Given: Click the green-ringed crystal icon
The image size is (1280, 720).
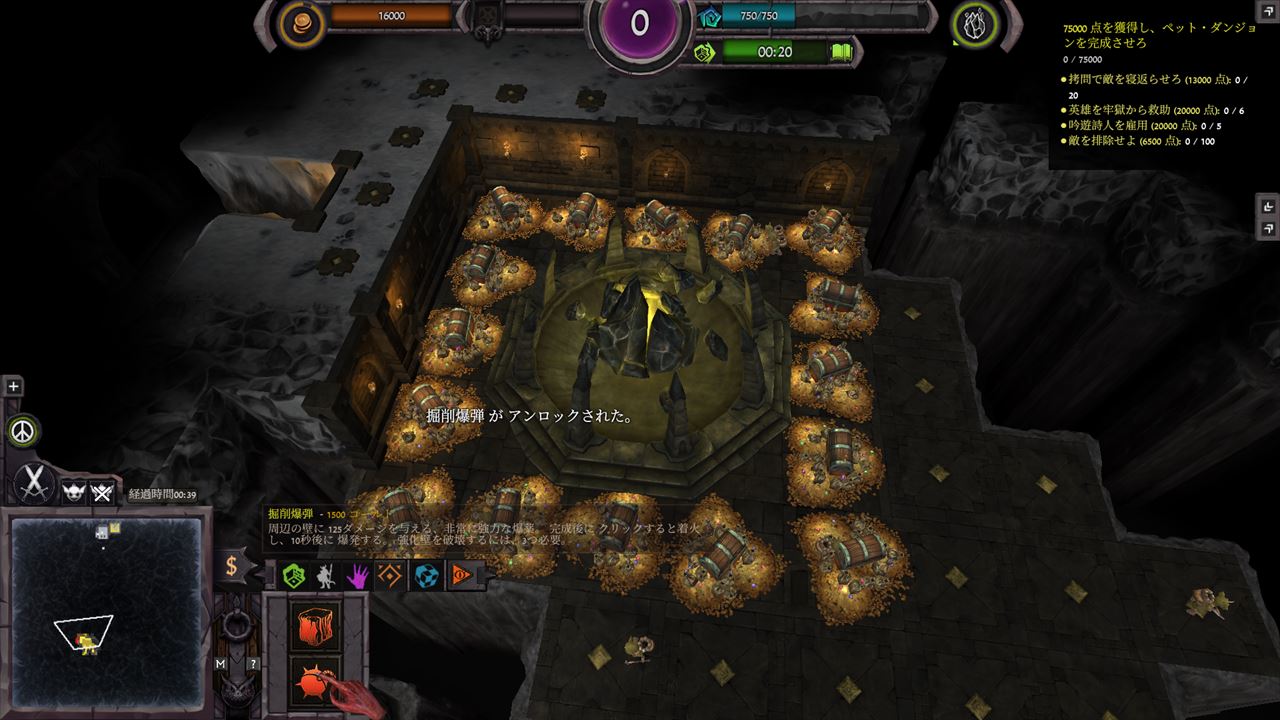Looking at the screenshot, I should point(972,22).
